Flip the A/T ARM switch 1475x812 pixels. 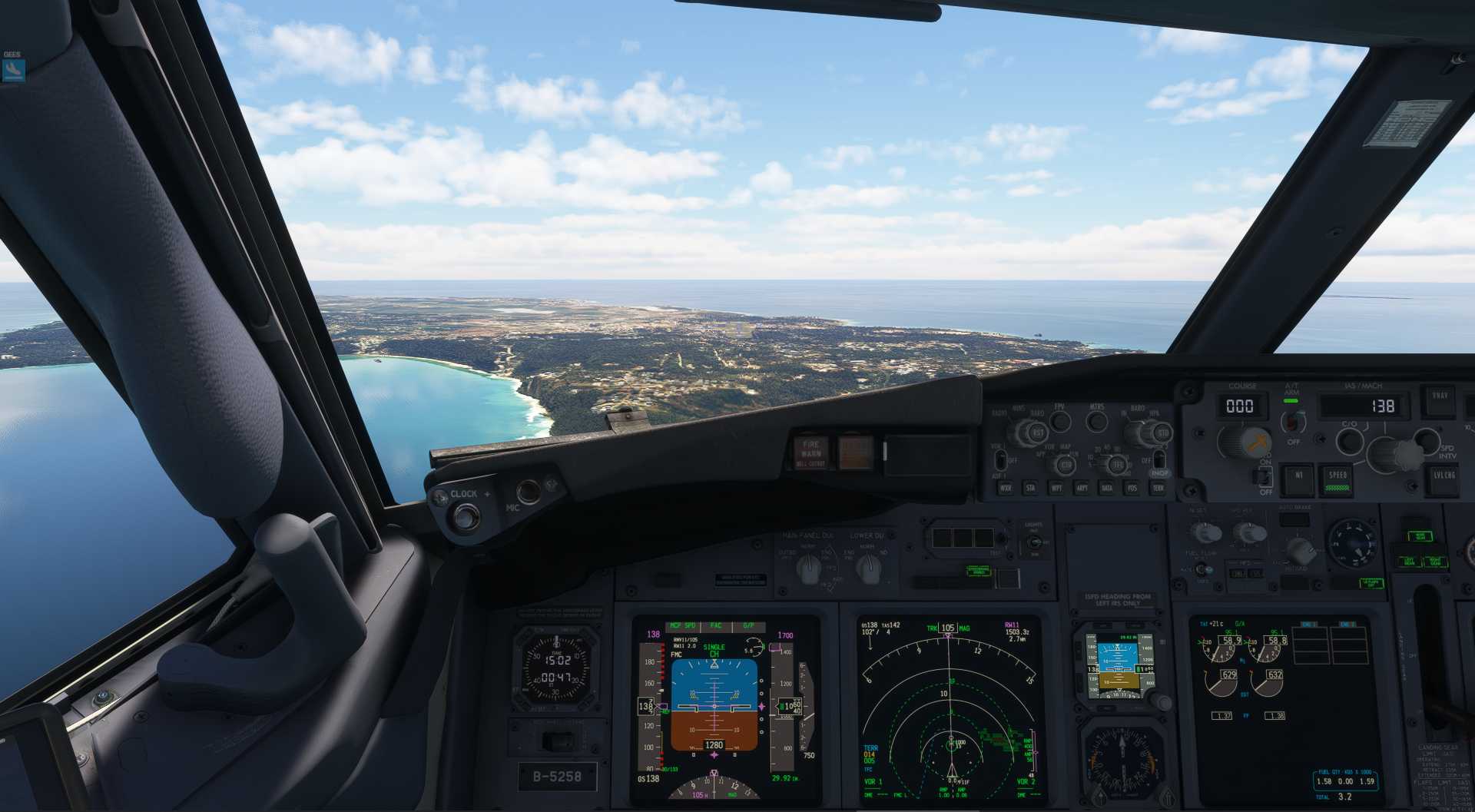coord(1293,422)
